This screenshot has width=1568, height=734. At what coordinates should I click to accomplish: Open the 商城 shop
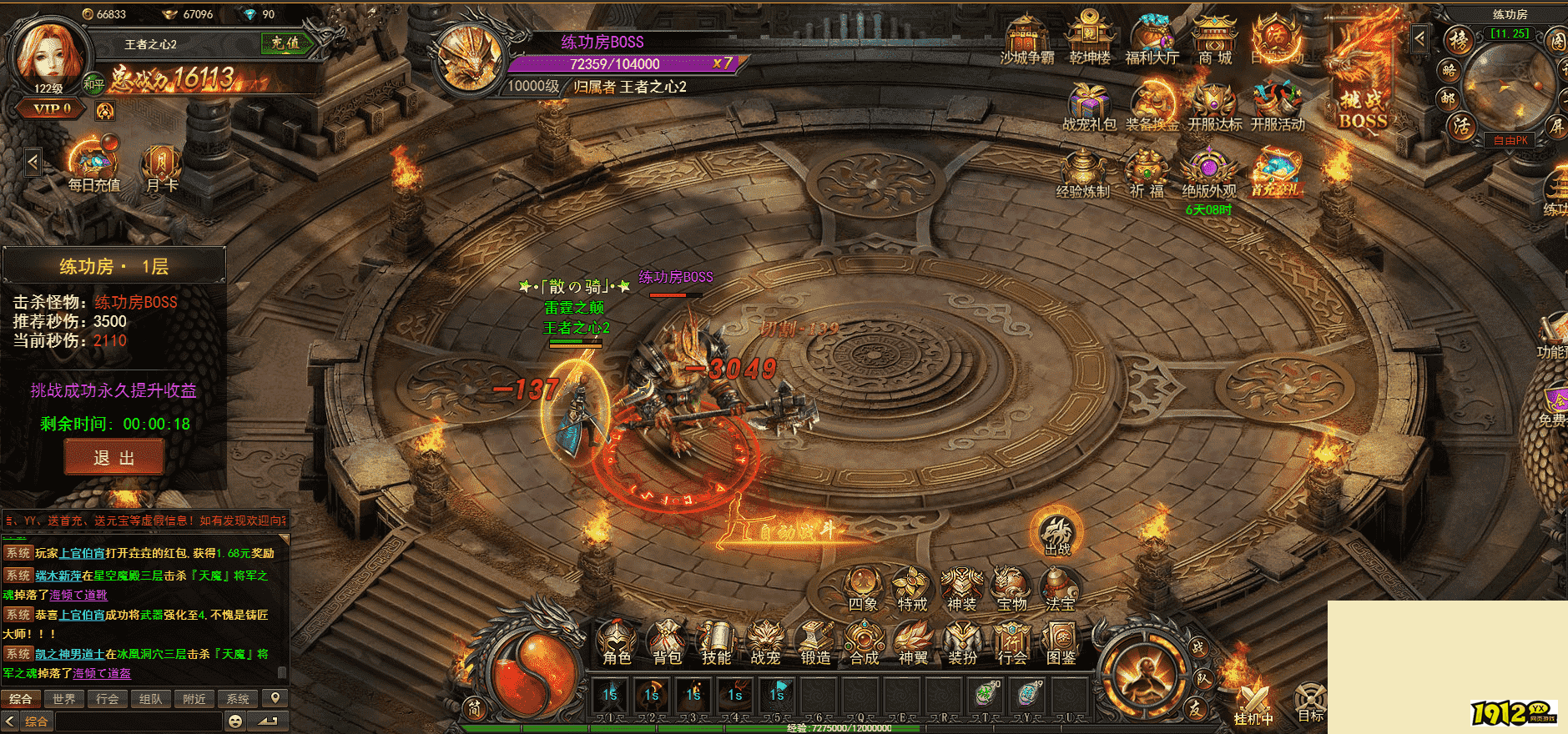pos(1214,40)
